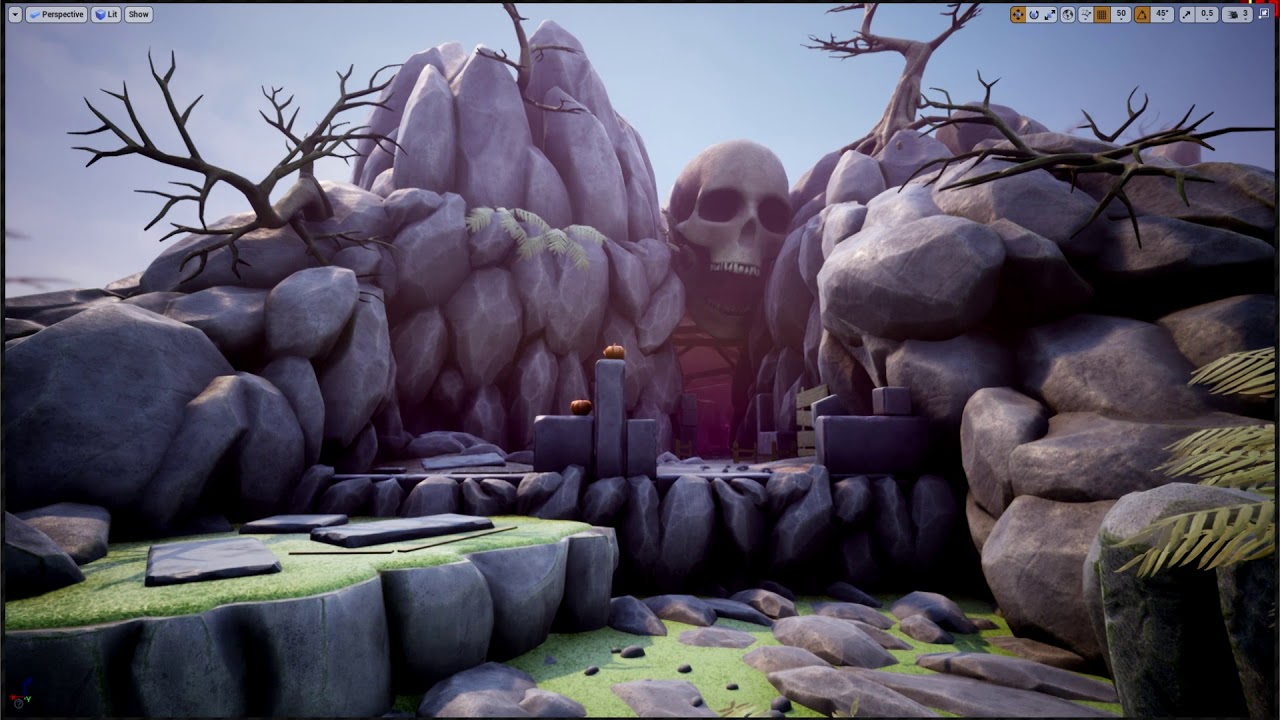Toggle scale snapping
Viewport: 1280px width, 720px height.
point(1187,15)
